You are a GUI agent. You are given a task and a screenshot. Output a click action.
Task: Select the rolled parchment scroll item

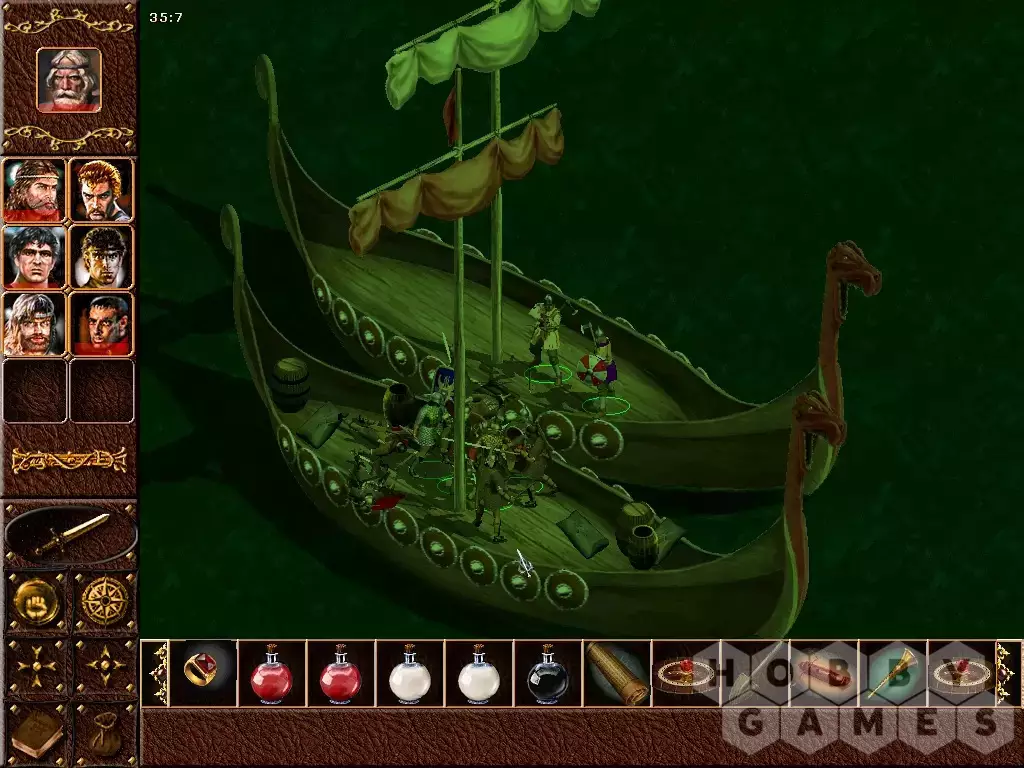[x=617, y=673]
